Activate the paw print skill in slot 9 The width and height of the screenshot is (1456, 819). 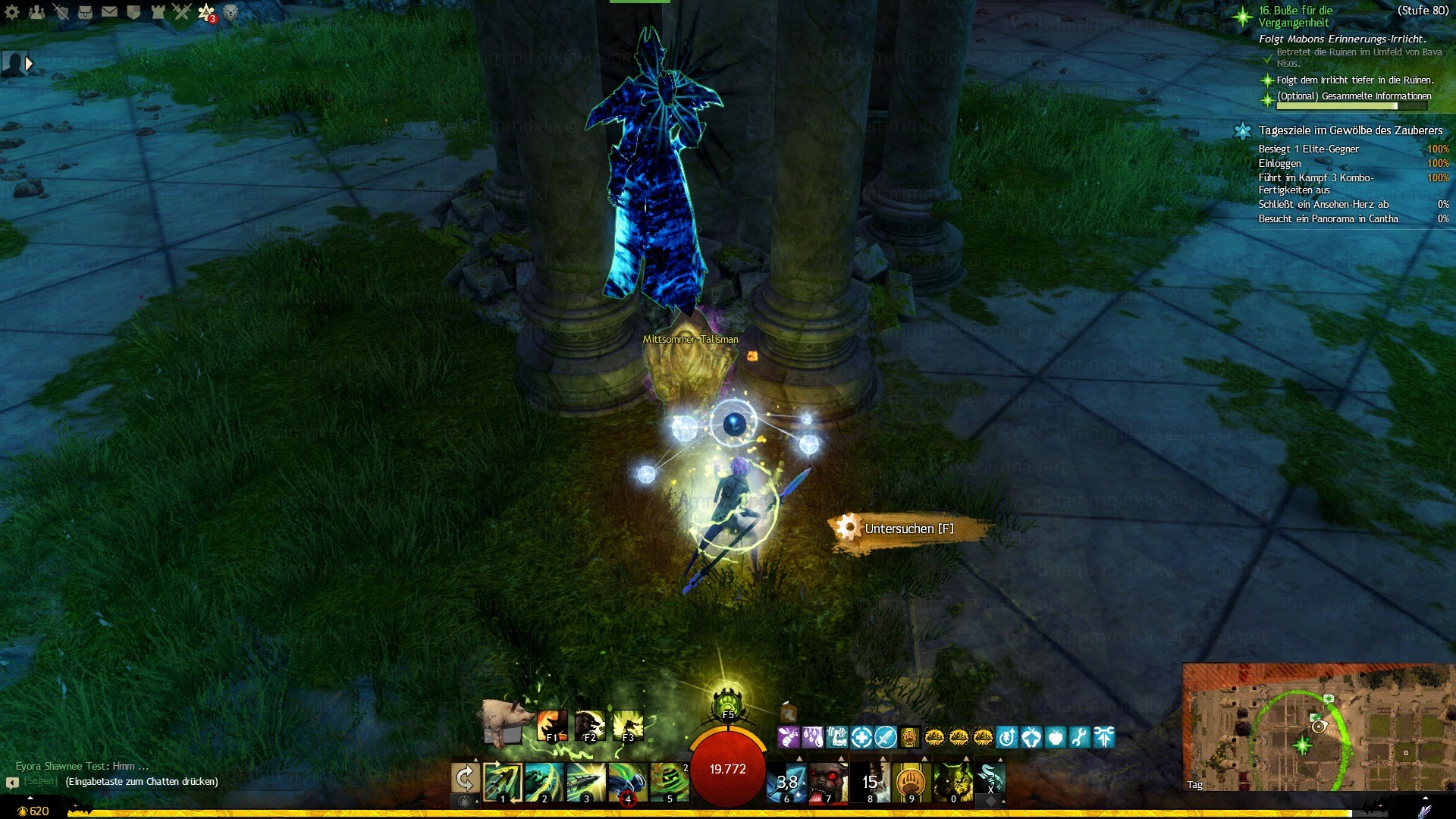pos(911,782)
